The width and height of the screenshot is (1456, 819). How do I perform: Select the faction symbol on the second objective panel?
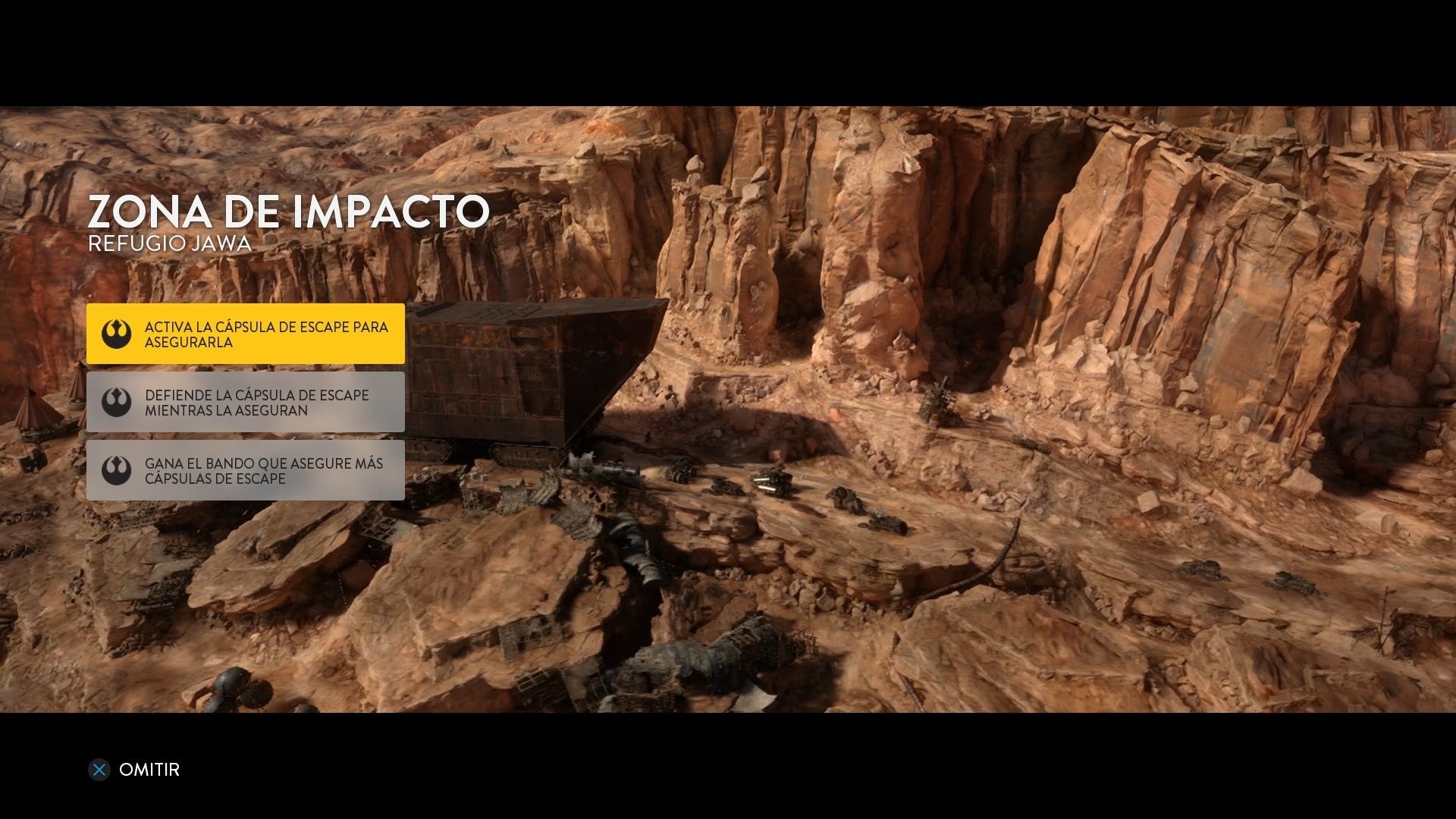point(118,401)
